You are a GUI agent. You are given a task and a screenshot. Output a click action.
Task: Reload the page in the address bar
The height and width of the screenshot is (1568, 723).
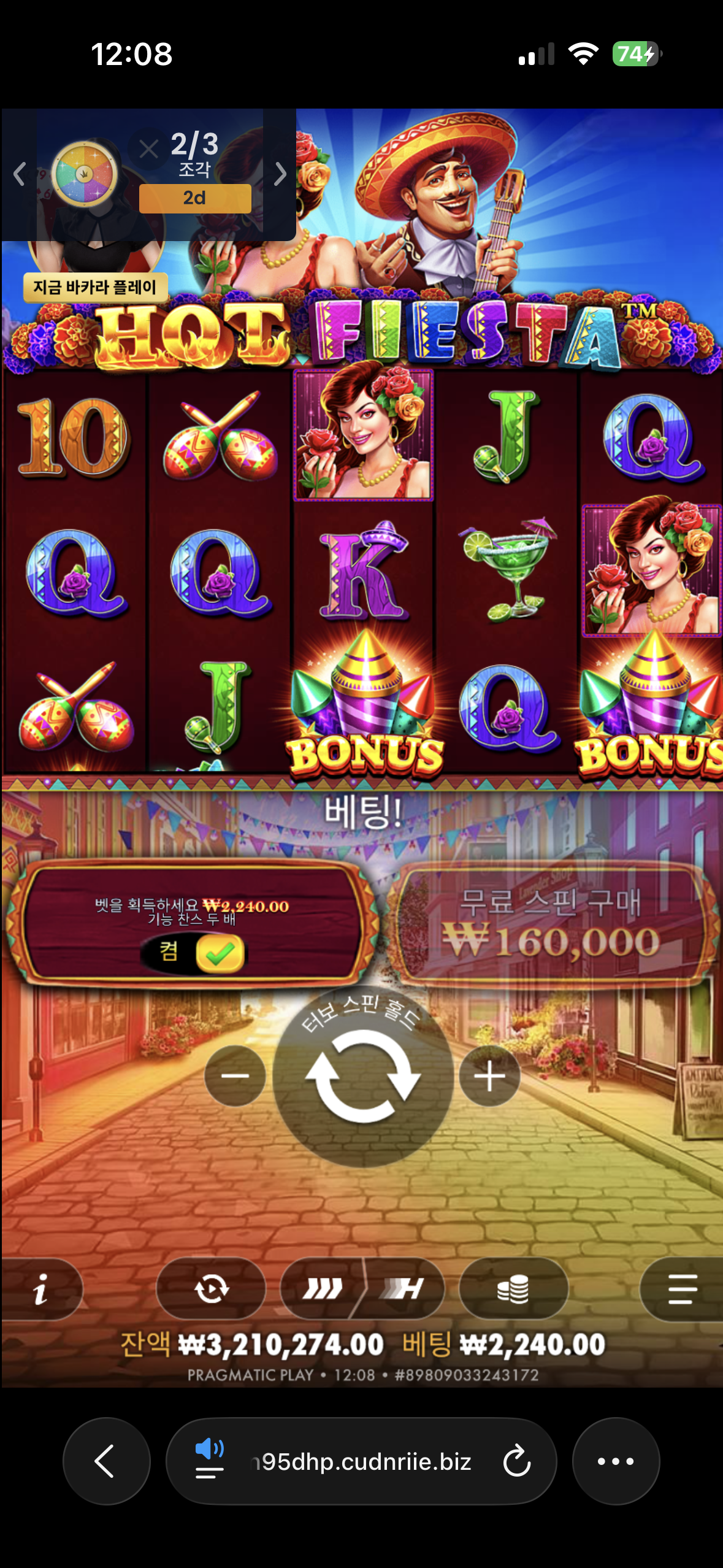click(x=516, y=1461)
